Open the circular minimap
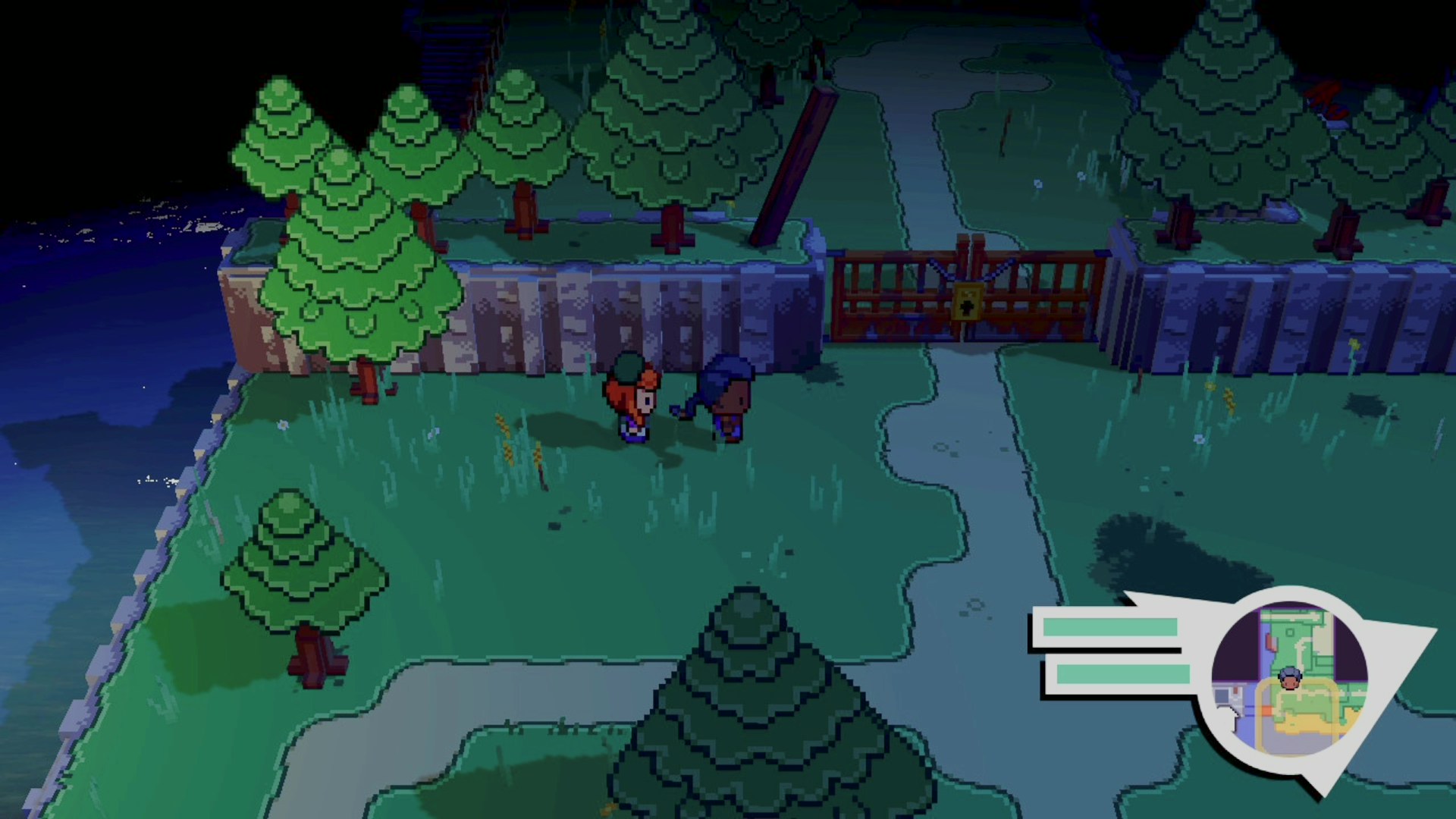Image resolution: width=1456 pixels, height=819 pixels. (x=1289, y=679)
